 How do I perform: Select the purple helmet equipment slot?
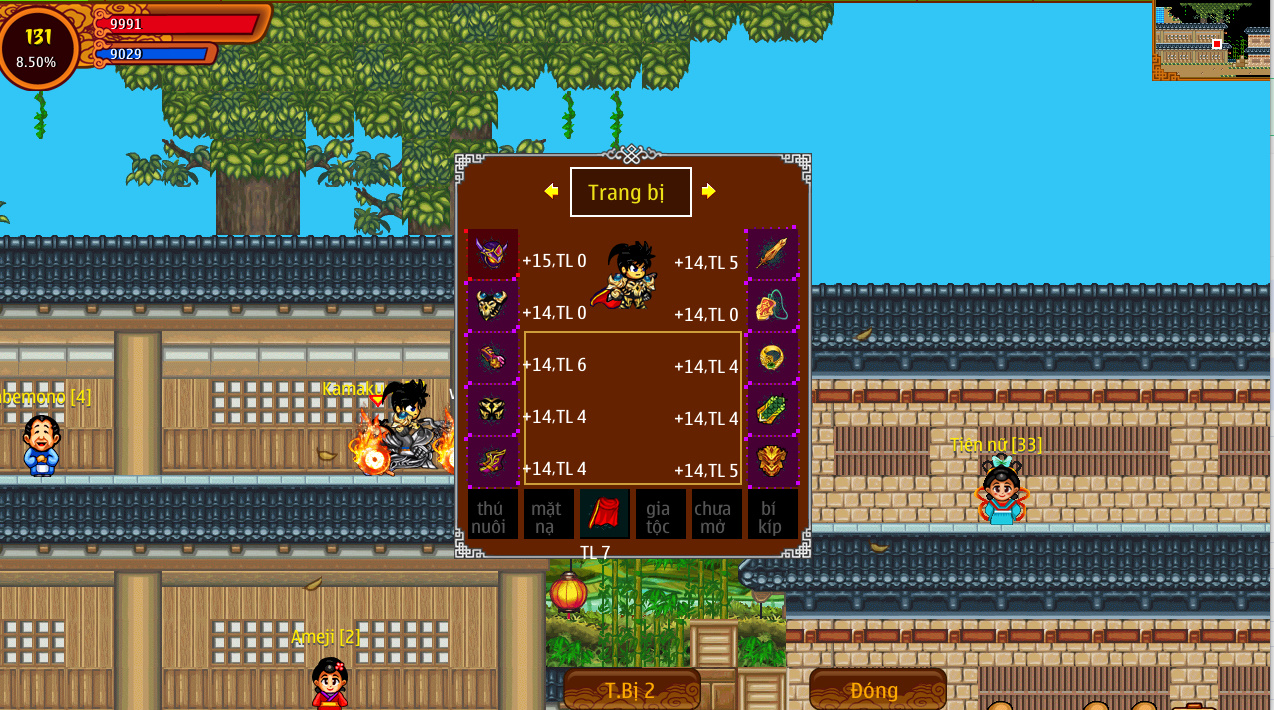pos(492,253)
